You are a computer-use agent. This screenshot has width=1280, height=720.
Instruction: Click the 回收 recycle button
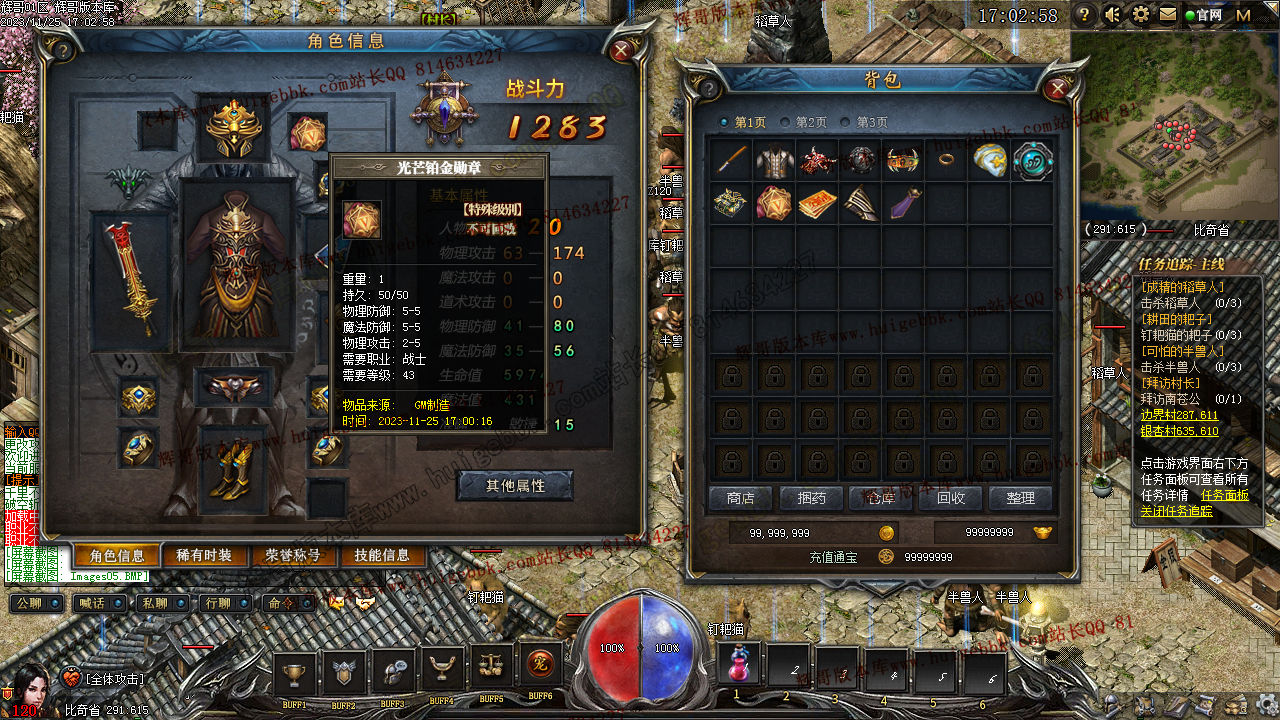point(950,498)
